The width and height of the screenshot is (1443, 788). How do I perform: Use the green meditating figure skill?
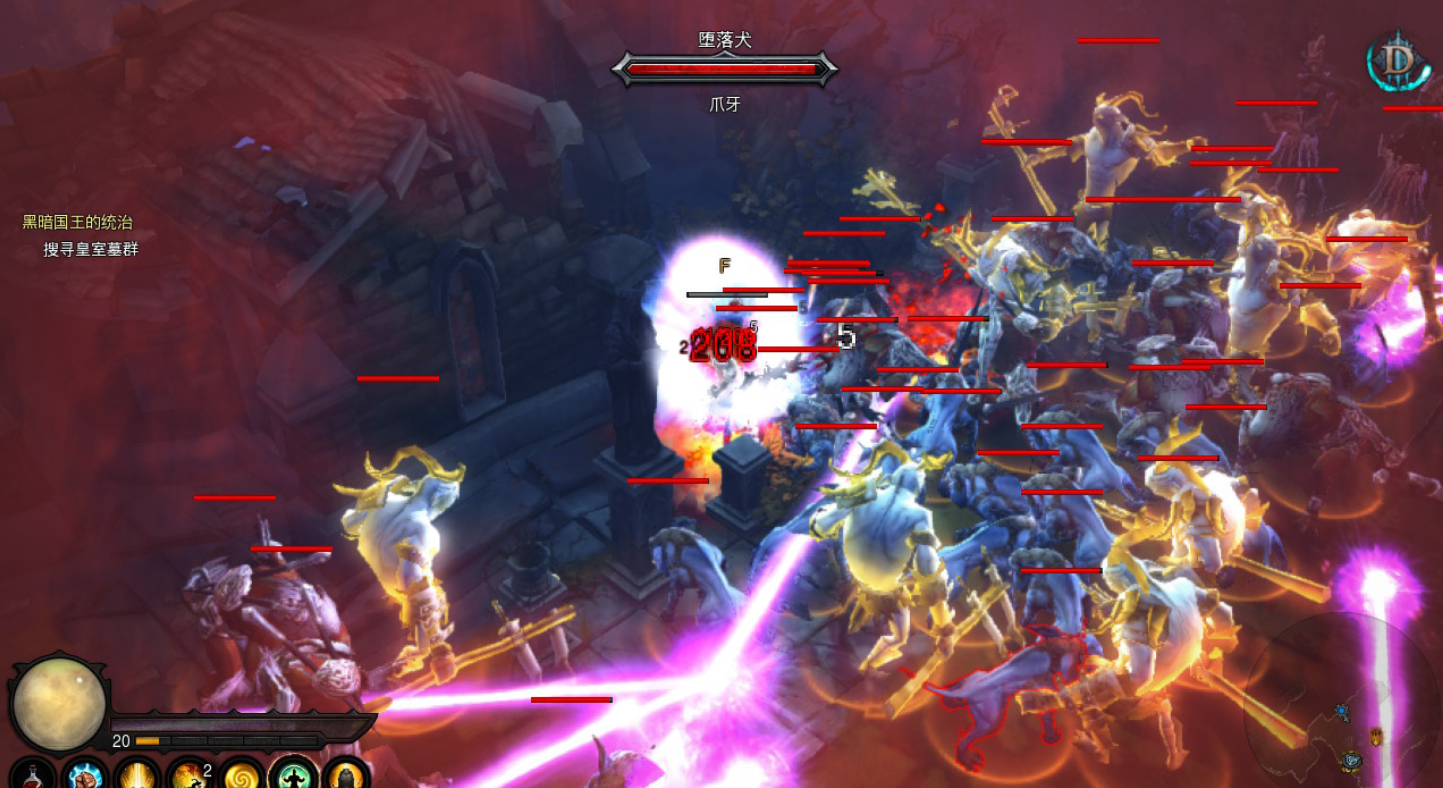(x=293, y=775)
